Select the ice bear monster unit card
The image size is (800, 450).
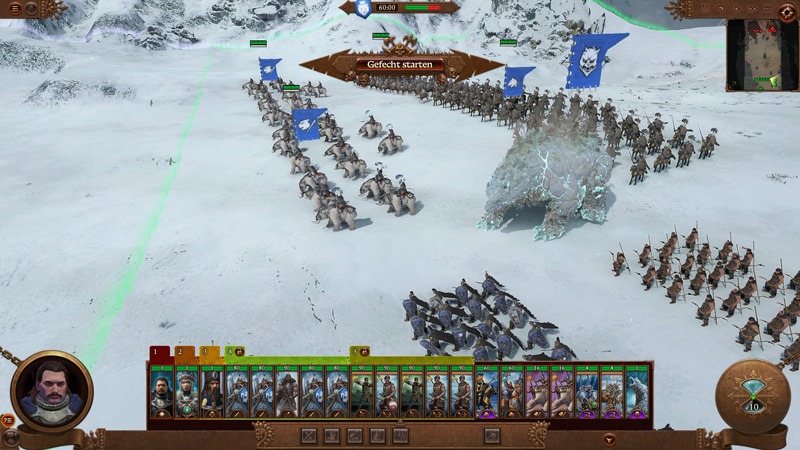pyautogui.click(x=636, y=393)
